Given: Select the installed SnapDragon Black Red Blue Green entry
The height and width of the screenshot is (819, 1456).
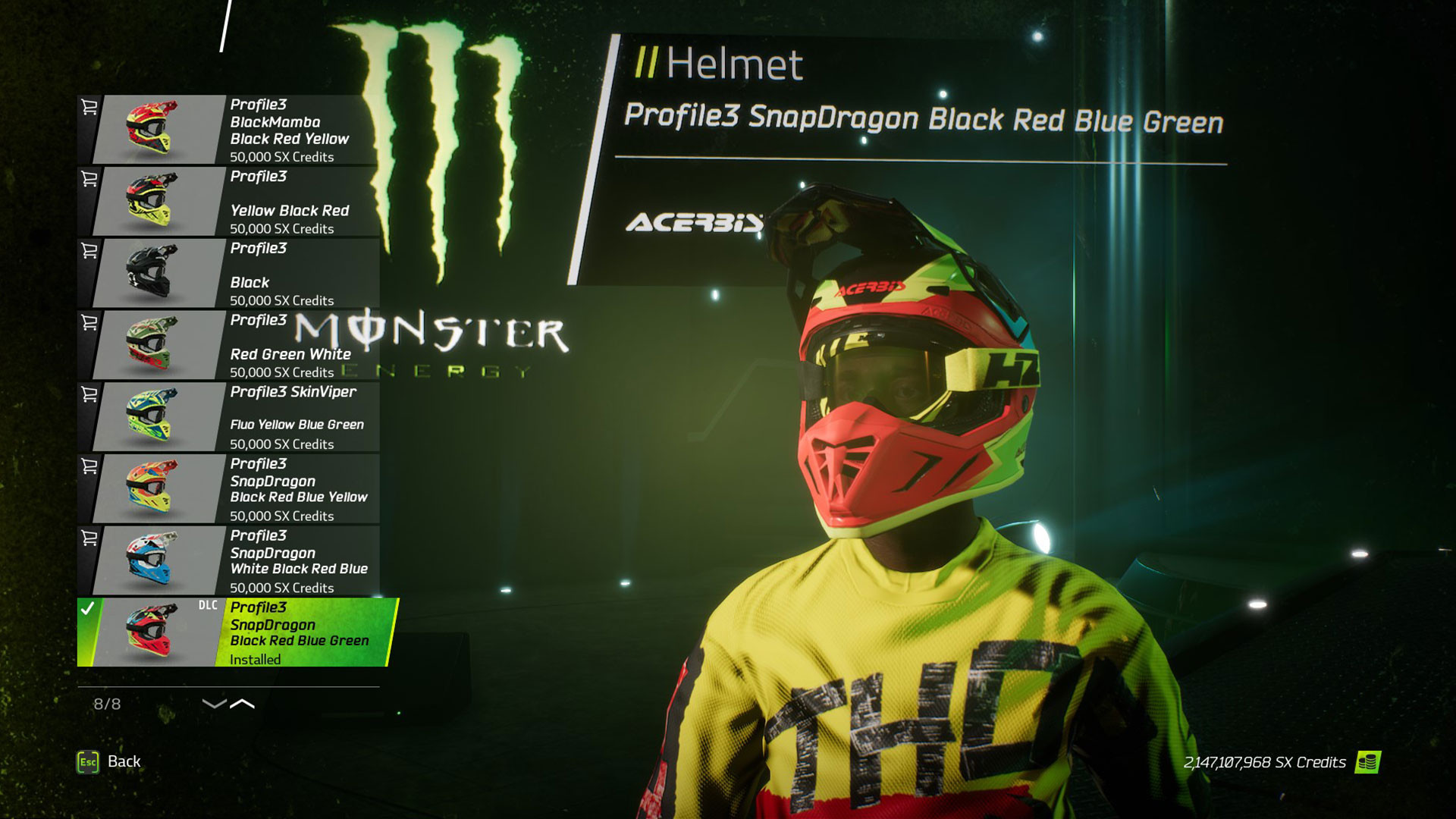Looking at the screenshot, I should pyautogui.click(x=296, y=633).
